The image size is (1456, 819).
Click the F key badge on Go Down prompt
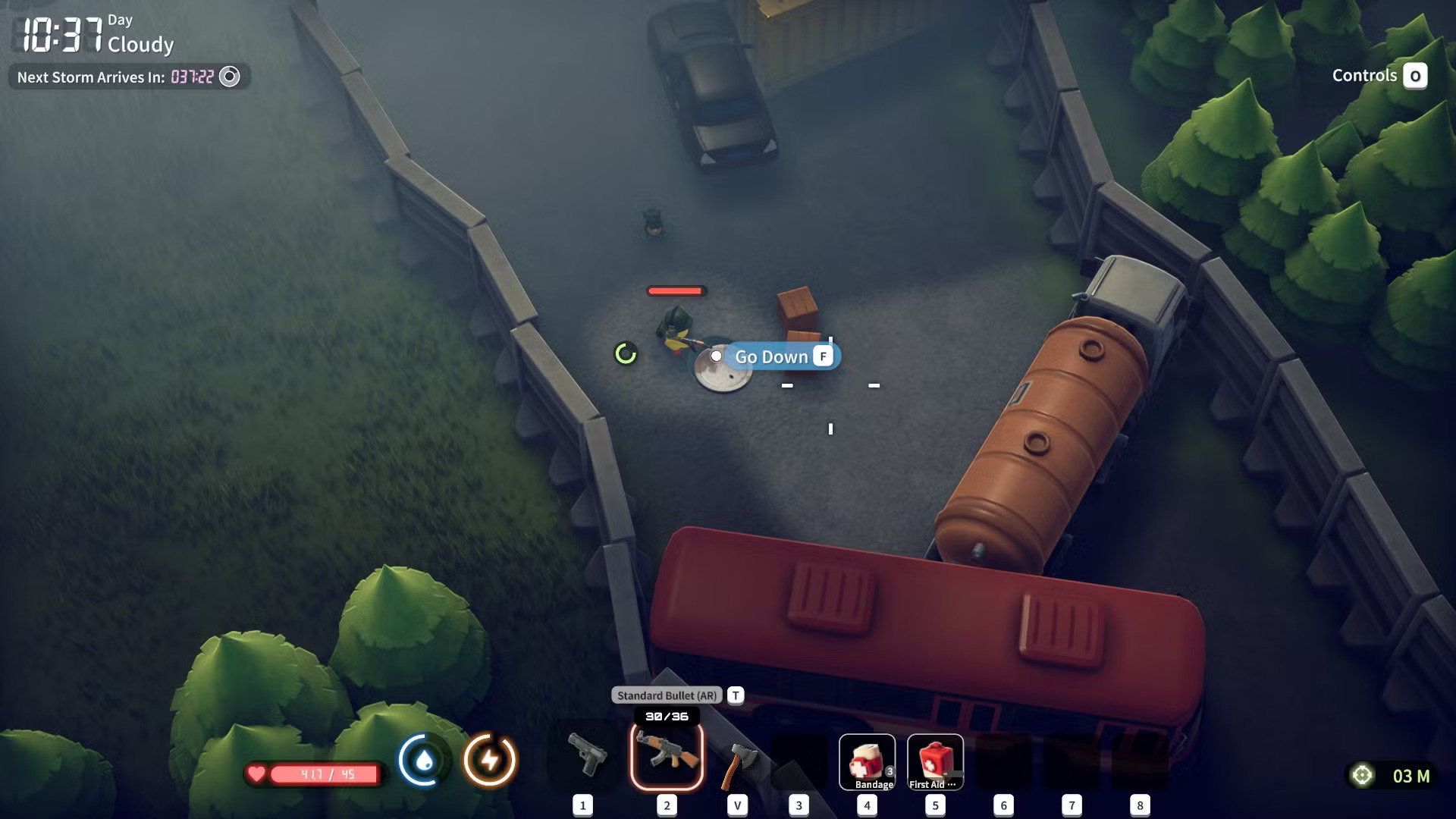(x=822, y=356)
